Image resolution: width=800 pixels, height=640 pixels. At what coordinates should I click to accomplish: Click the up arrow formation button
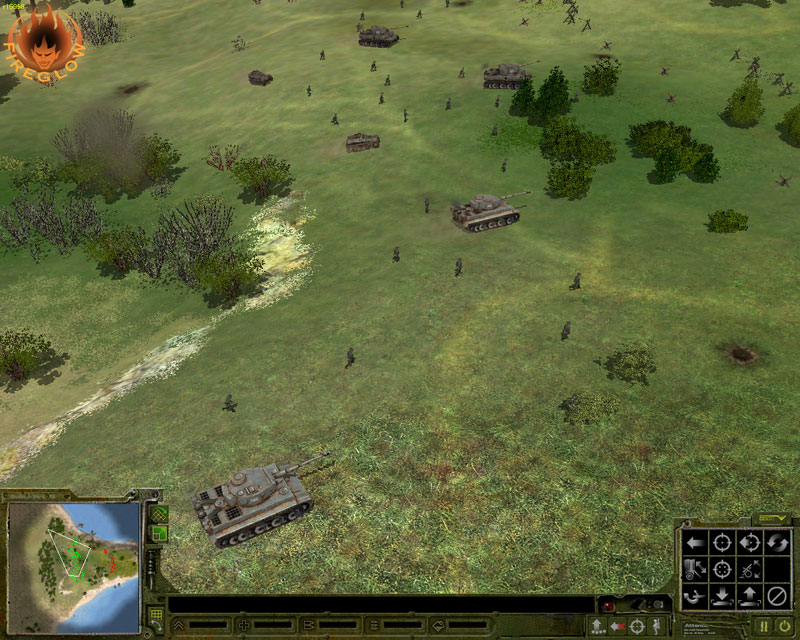[x=597, y=627]
